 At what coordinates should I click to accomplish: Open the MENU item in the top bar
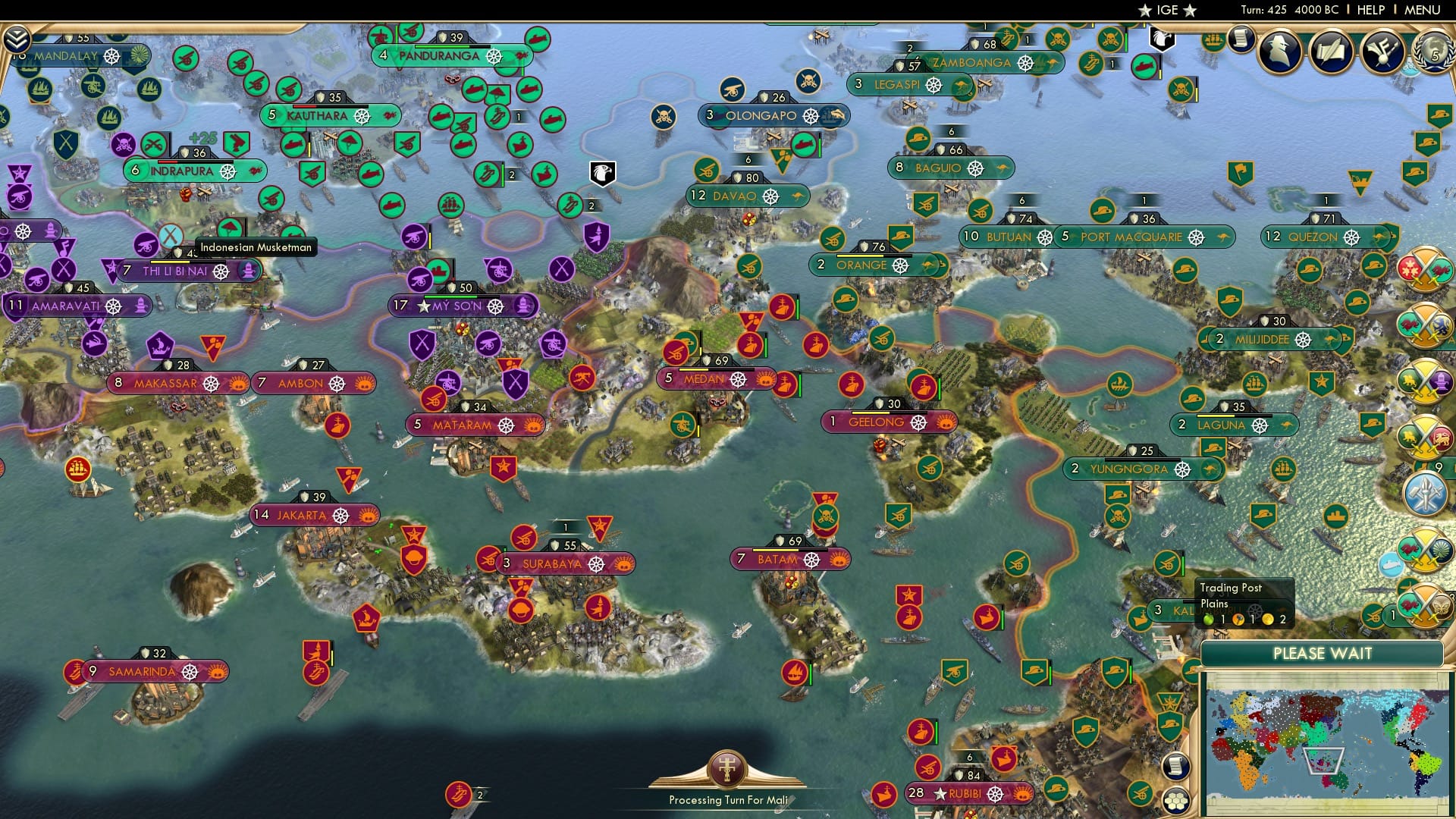[1424, 10]
